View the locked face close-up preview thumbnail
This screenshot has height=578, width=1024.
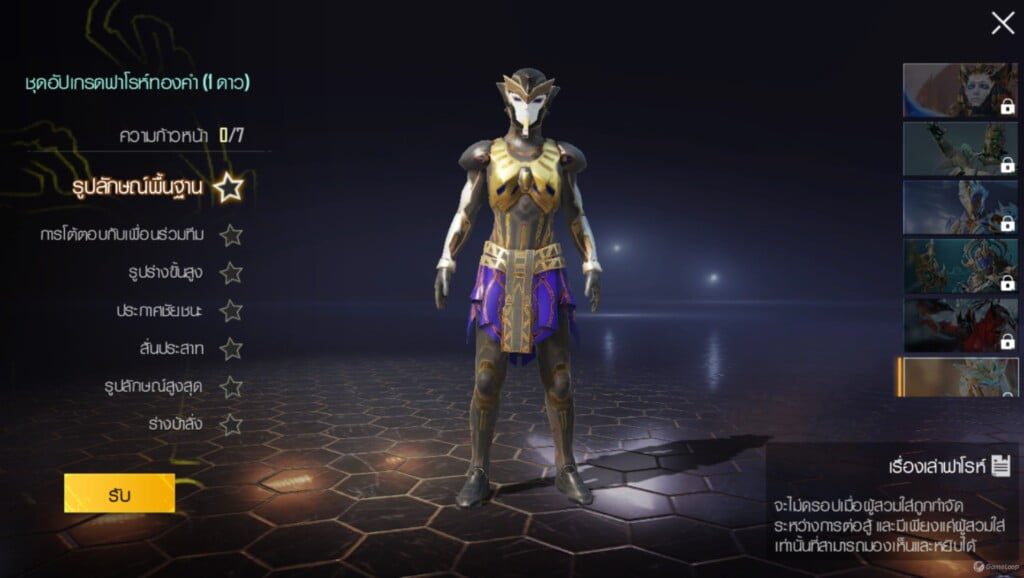pos(960,90)
